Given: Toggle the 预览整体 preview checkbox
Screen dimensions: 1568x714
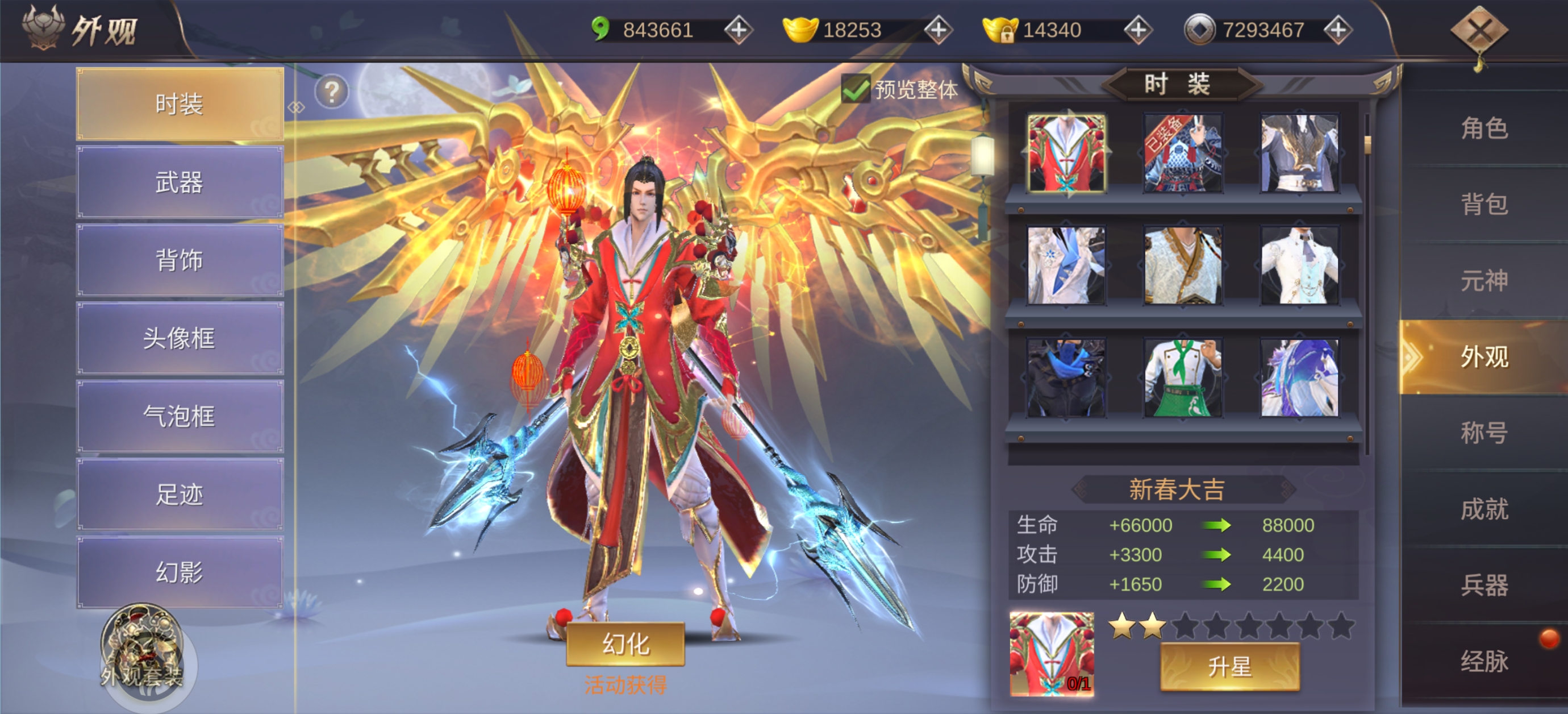Looking at the screenshot, I should tap(855, 90).
